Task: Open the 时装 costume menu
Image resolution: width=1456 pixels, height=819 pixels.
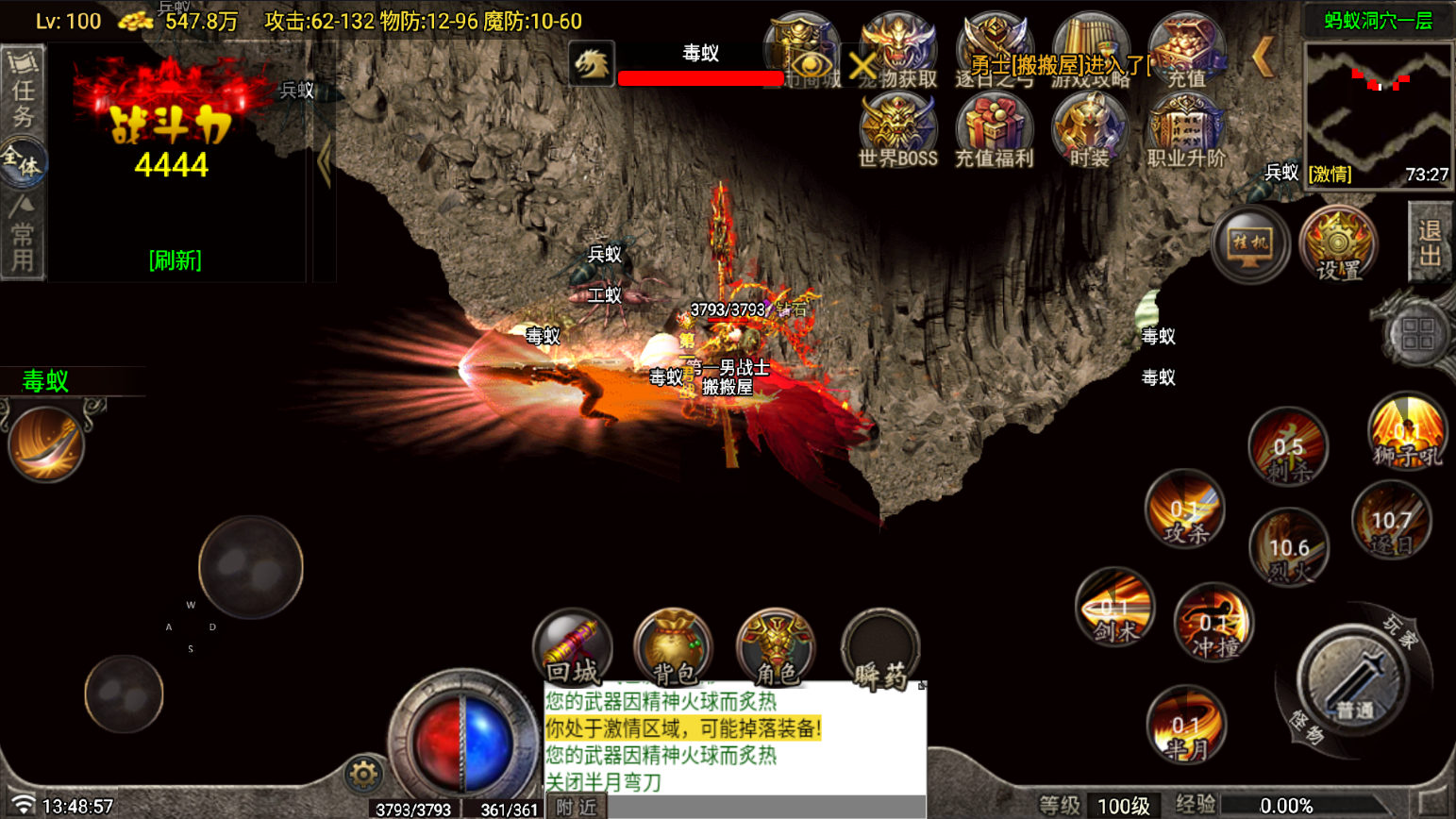Action: [1090, 129]
